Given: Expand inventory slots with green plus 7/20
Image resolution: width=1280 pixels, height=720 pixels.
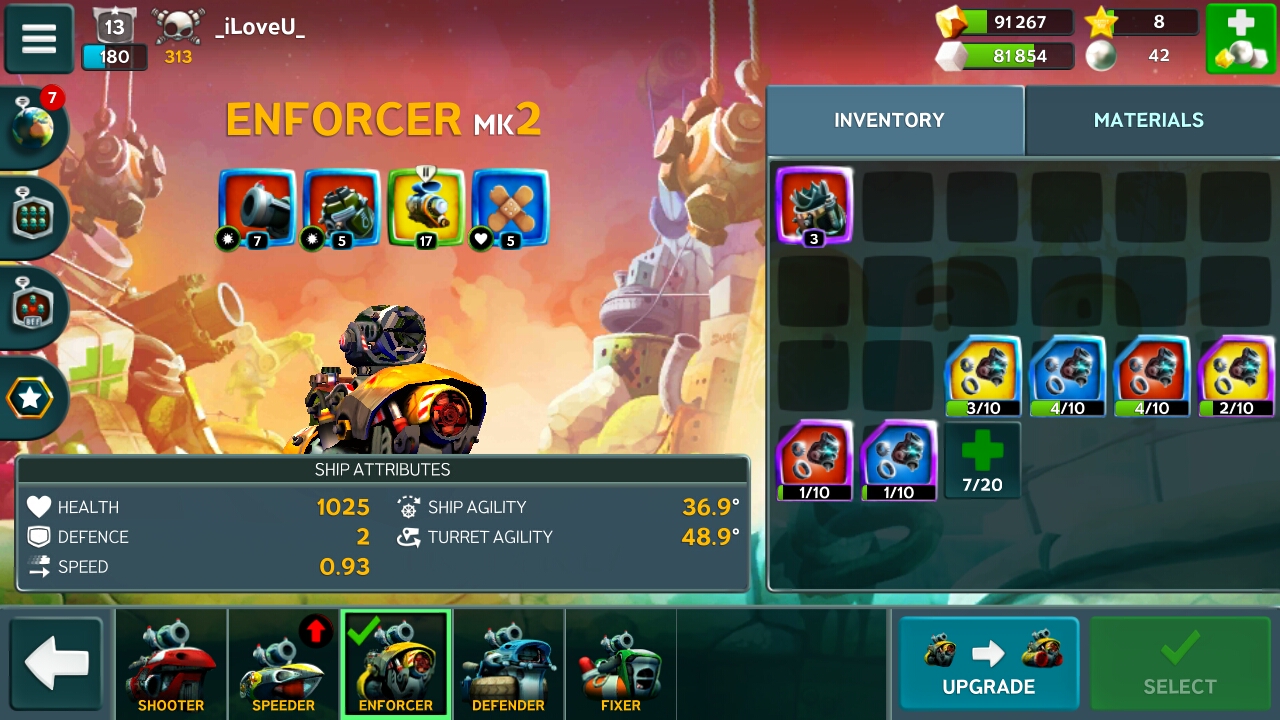Looking at the screenshot, I should pyautogui.click(x=981, y=460).
